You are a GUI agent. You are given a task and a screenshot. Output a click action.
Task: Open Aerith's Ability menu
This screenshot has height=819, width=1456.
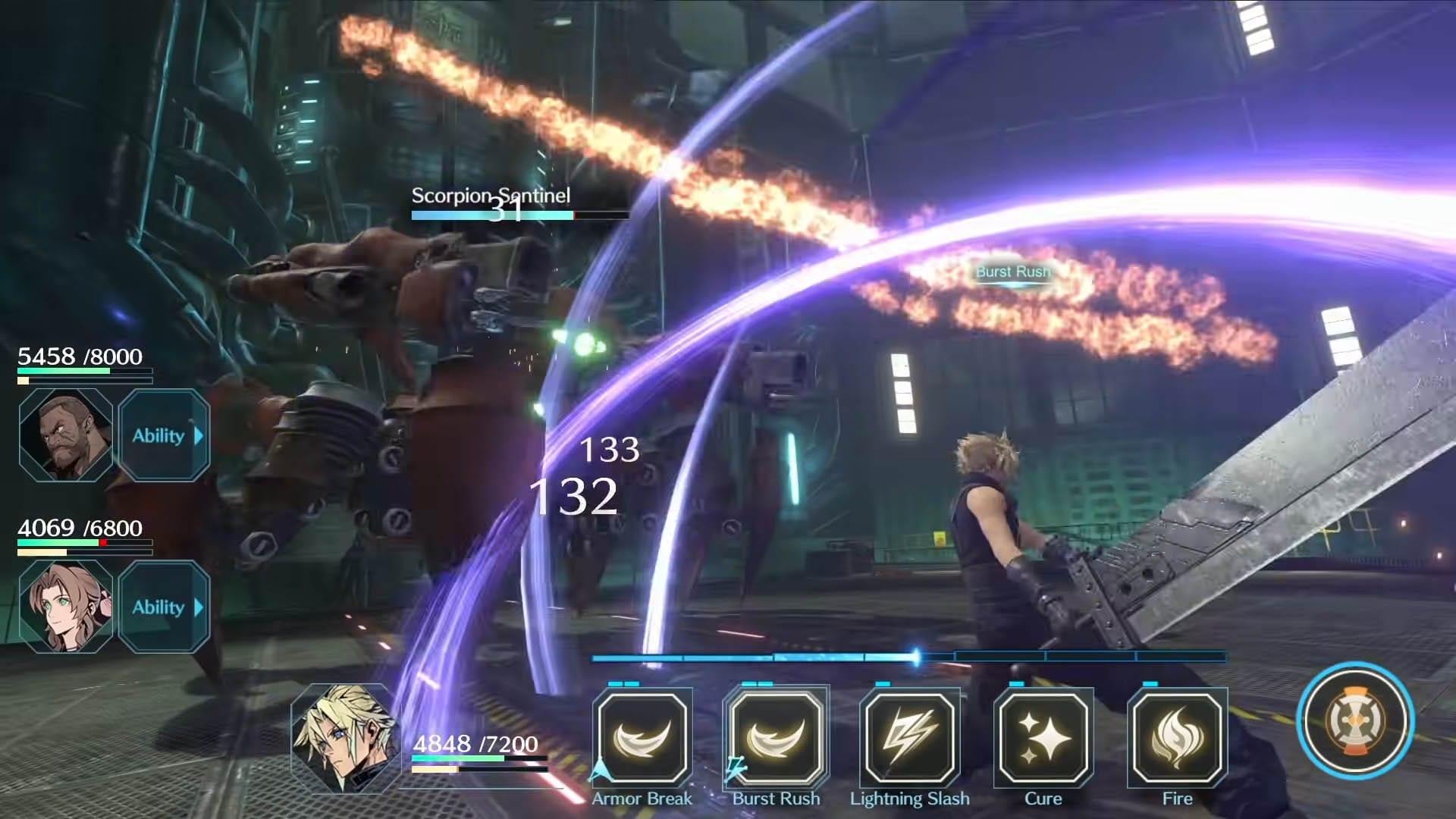click(x=164, y=607)
